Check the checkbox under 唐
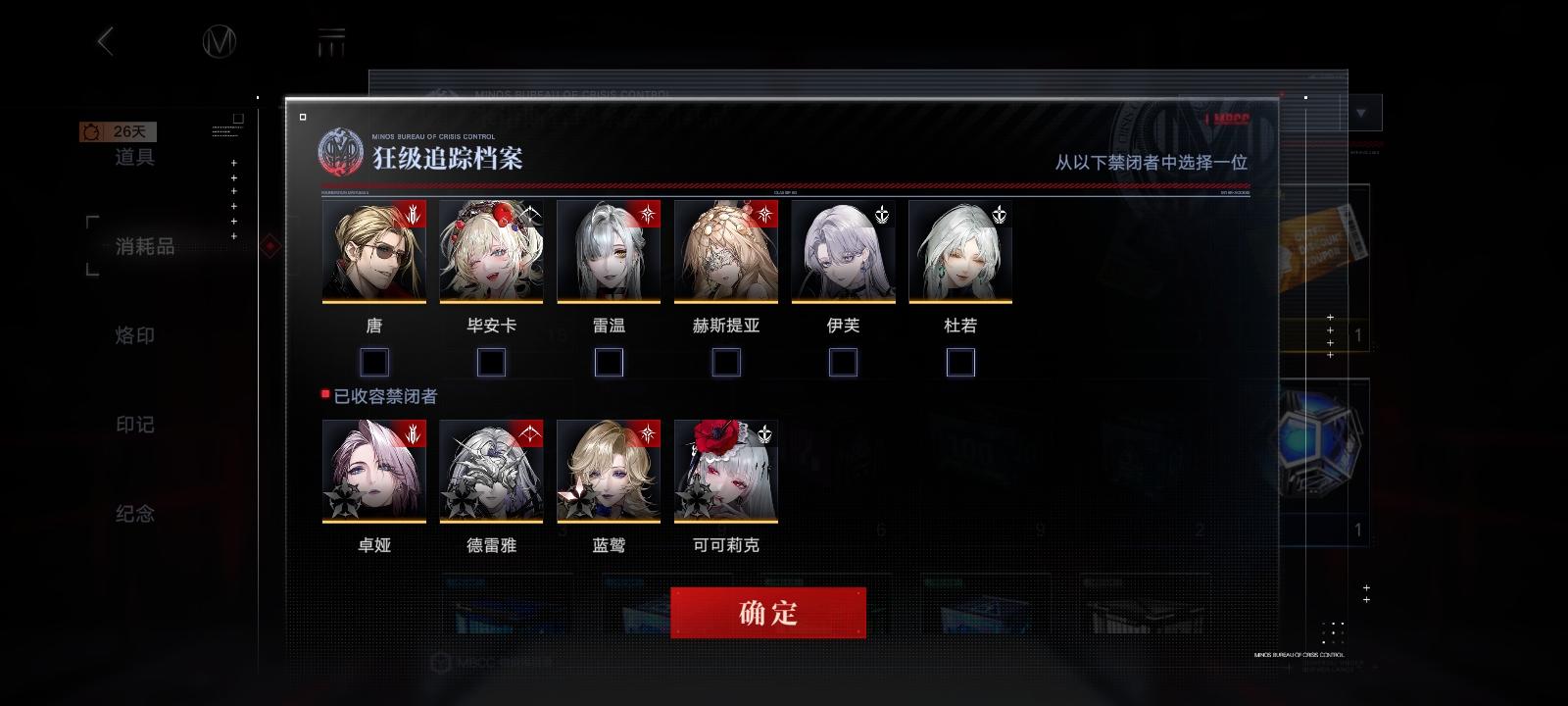This screenshot has width=1568, height=706. (373, 362)
